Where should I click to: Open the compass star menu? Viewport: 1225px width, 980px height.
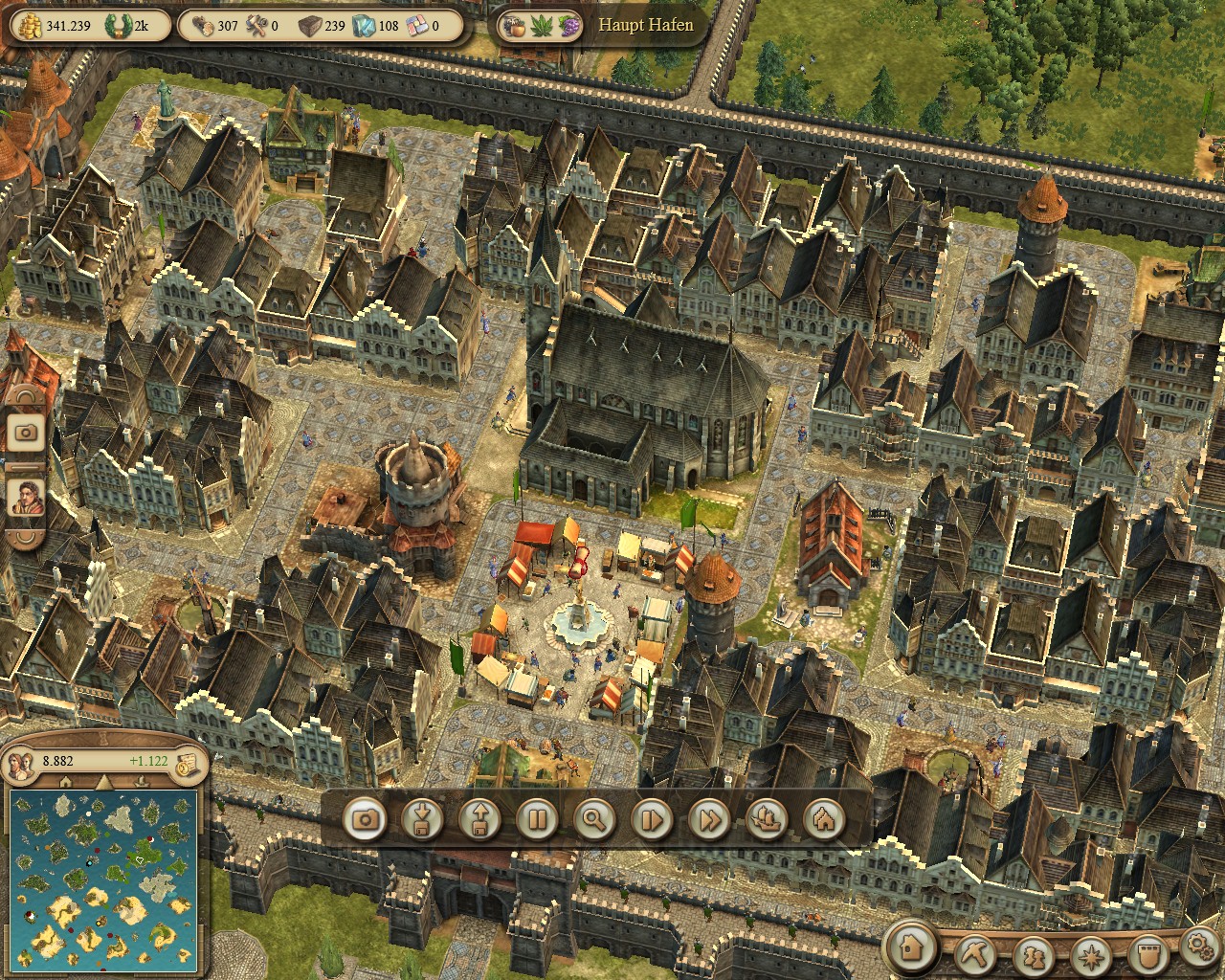[x=1091, y=953]
